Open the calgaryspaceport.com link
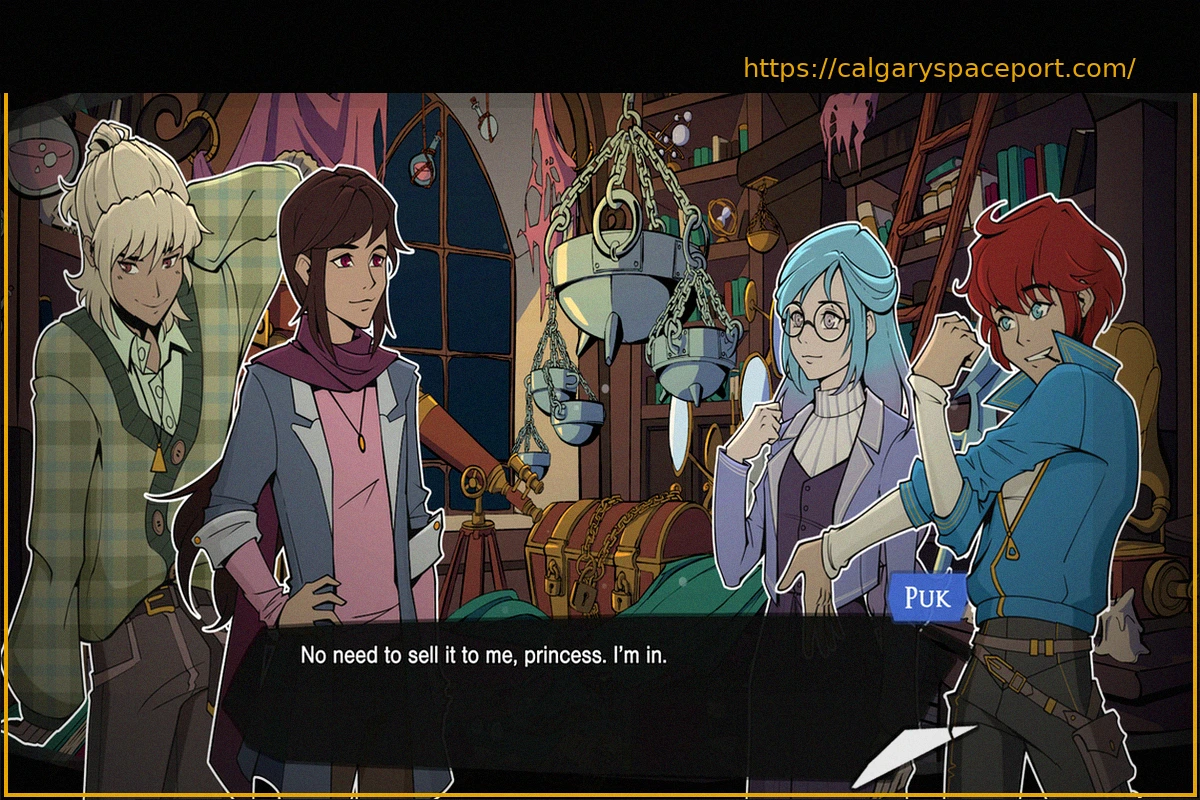This screenshot has width=1200, height=800. tap(939, 69)
